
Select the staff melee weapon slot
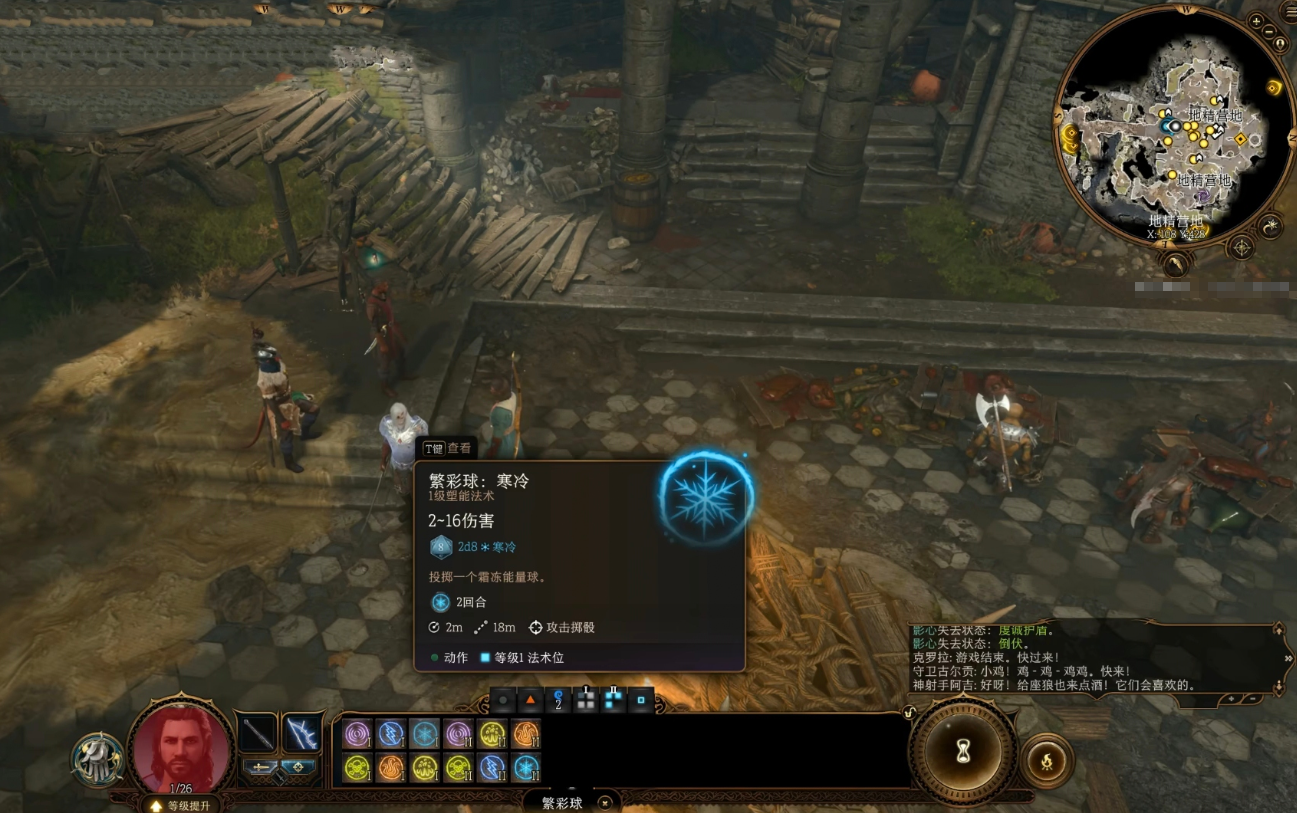258,735
